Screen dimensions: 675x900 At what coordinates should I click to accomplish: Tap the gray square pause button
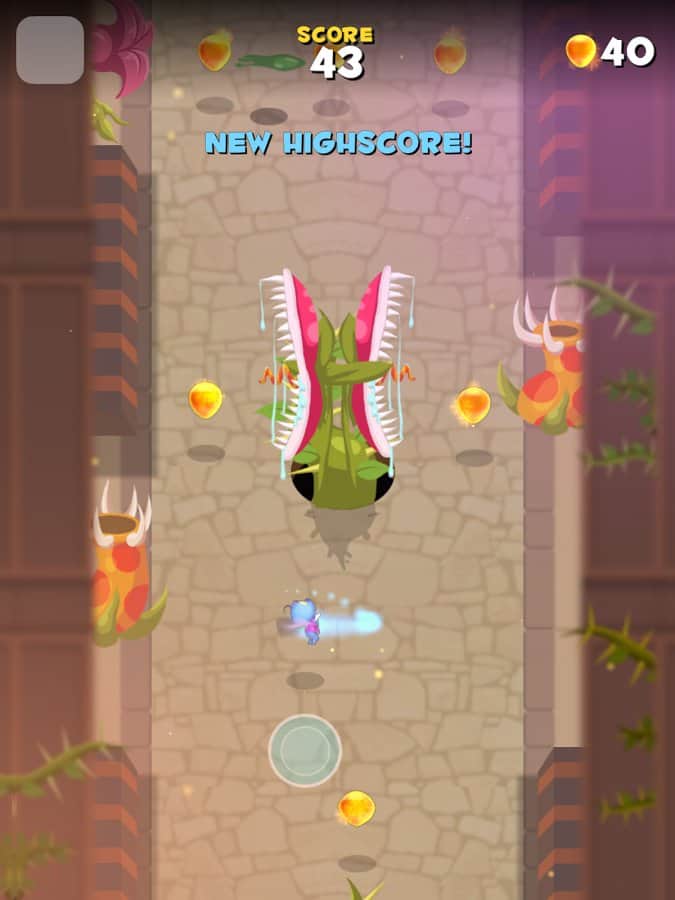tap(50, 50)
